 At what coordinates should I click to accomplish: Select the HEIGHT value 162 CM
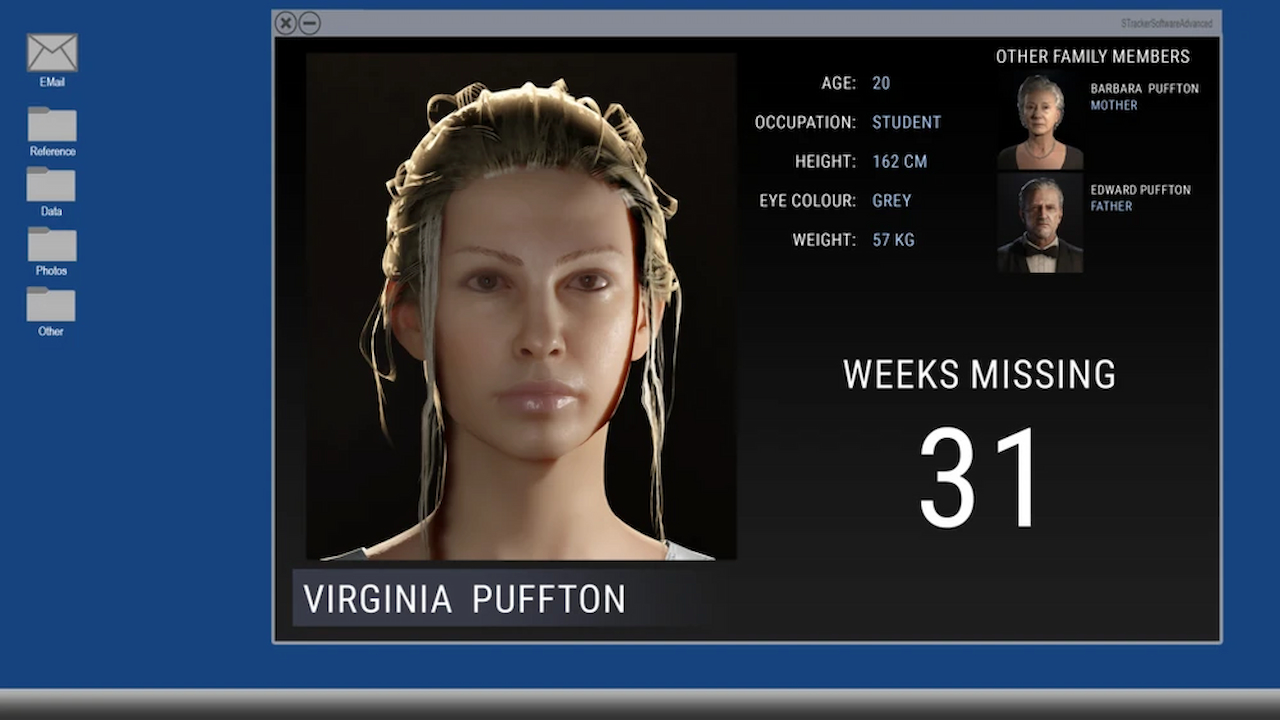[899, 161]
